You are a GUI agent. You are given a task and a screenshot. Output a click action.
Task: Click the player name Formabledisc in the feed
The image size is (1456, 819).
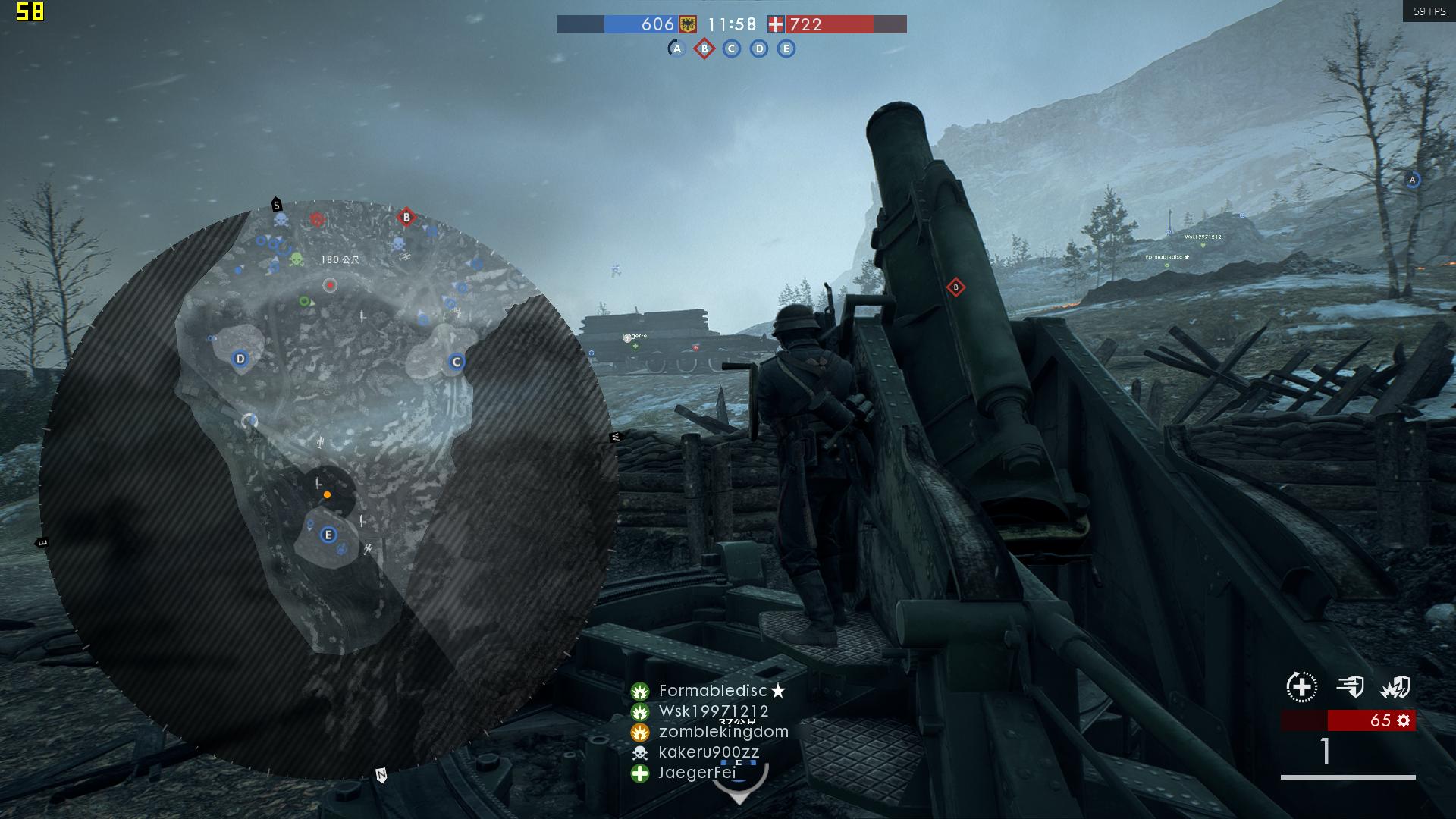tap(713, 691)
